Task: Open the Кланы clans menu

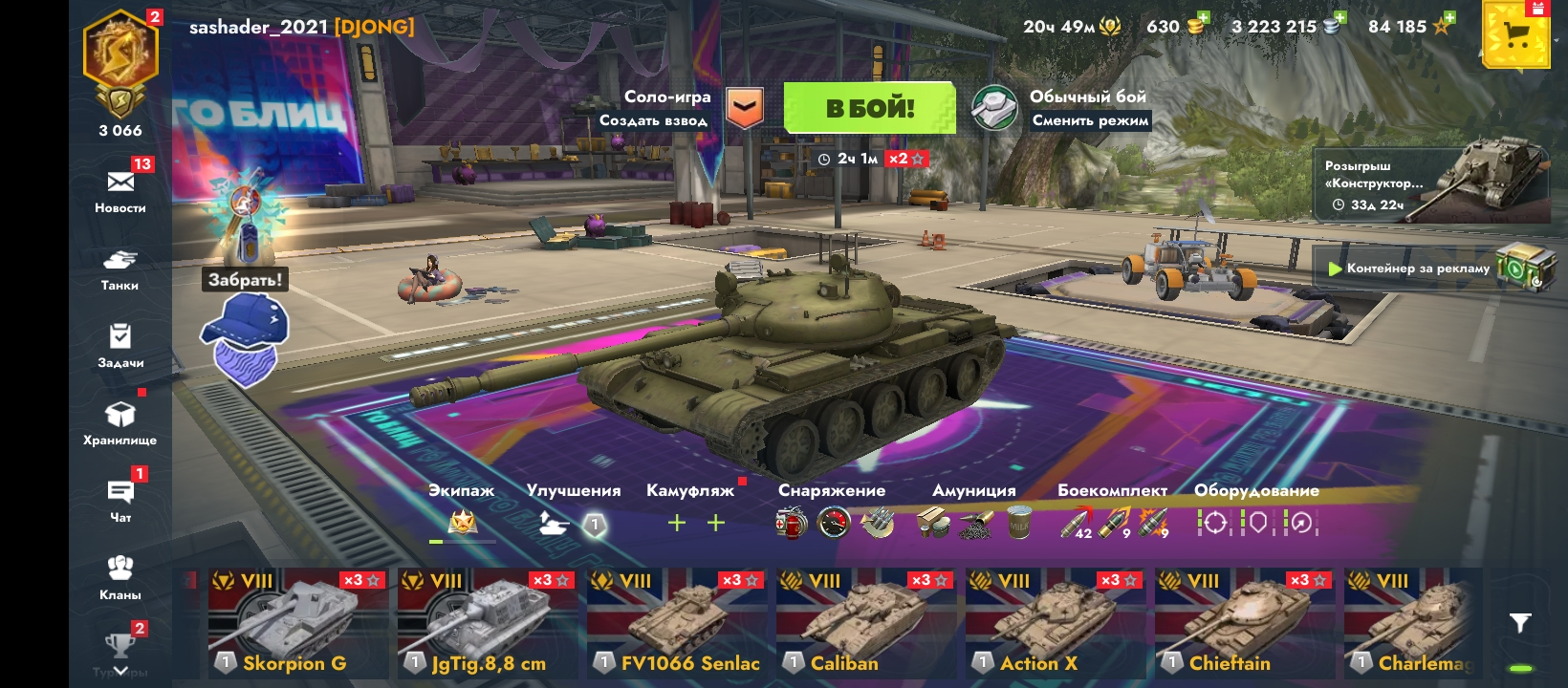Action: pyautogui.click(x=120, y=577)
